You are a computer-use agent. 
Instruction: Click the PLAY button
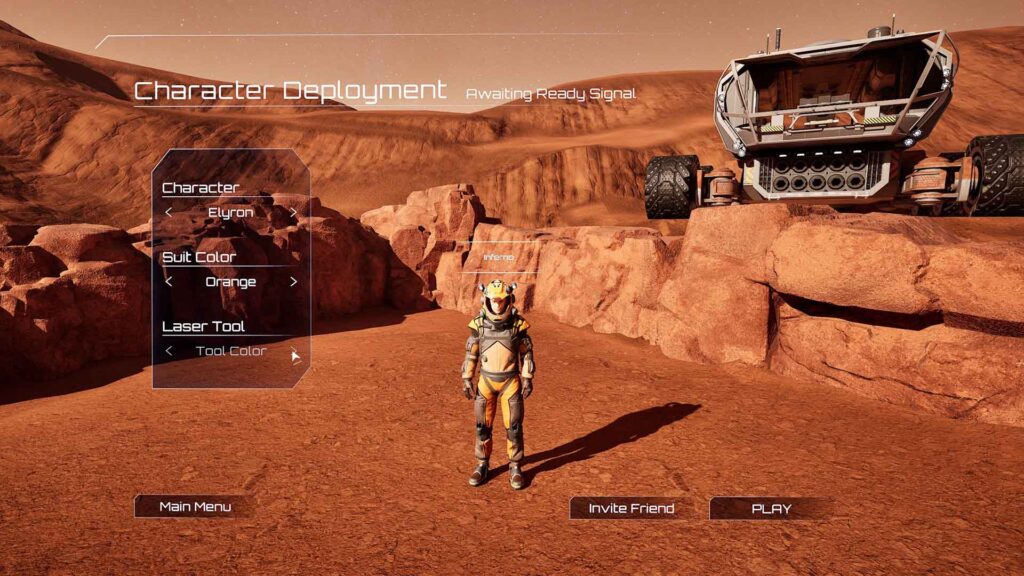770,508
